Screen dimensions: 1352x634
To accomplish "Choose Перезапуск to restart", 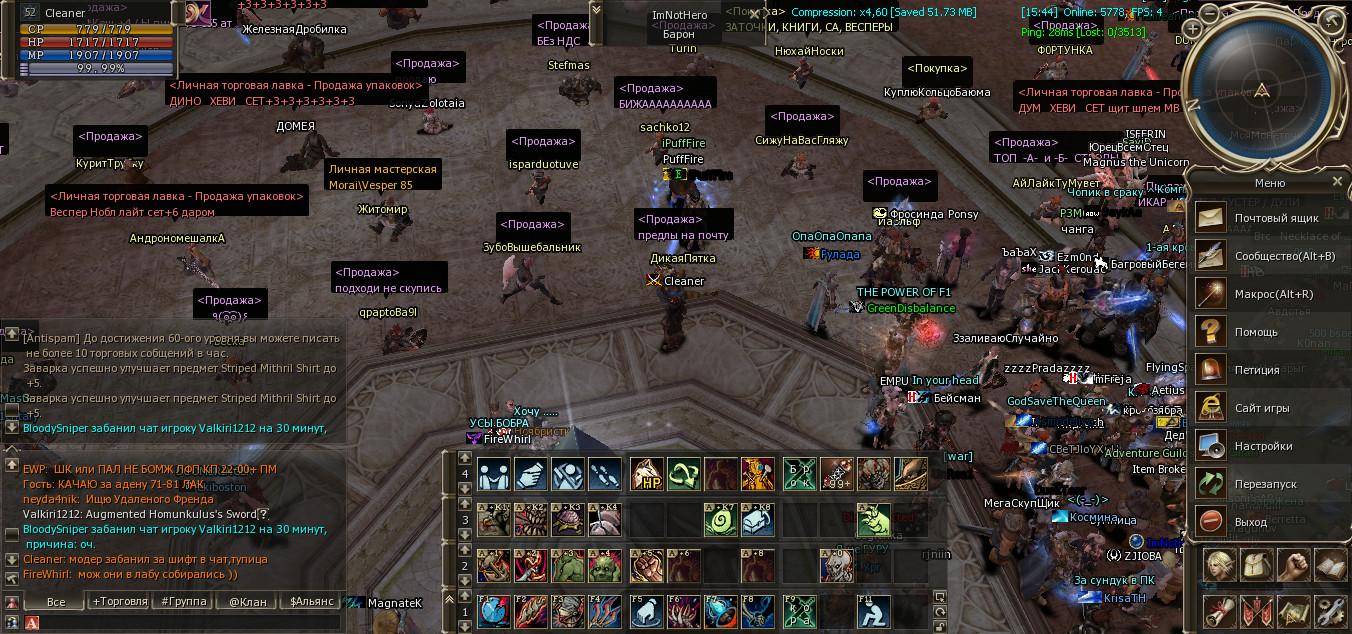I will tap(1212, 483).
